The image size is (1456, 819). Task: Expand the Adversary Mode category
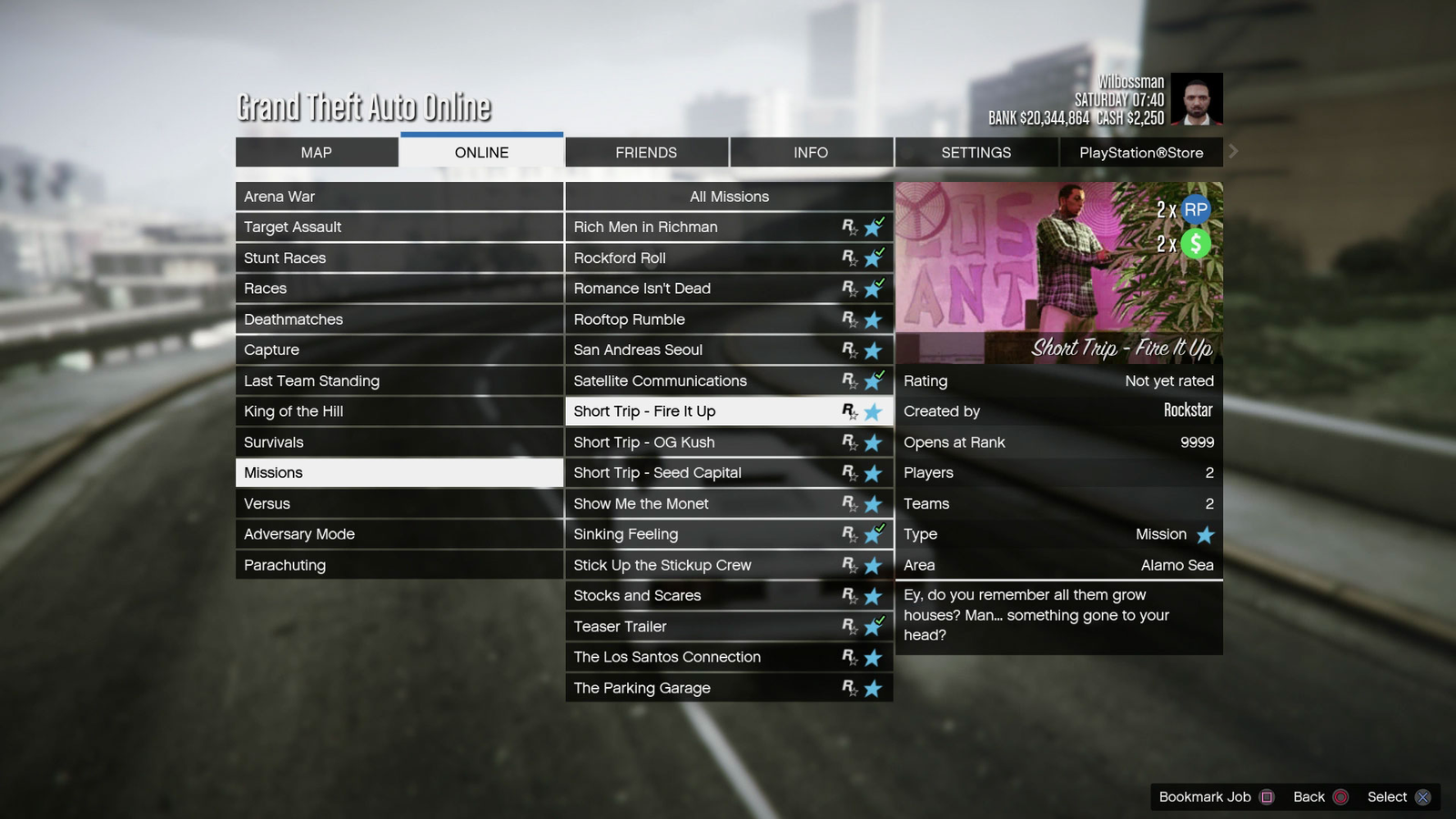coord(399,534)
